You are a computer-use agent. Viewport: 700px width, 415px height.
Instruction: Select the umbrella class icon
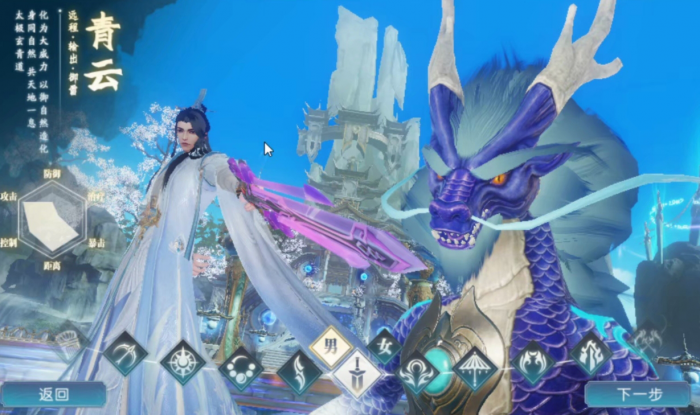474,369
